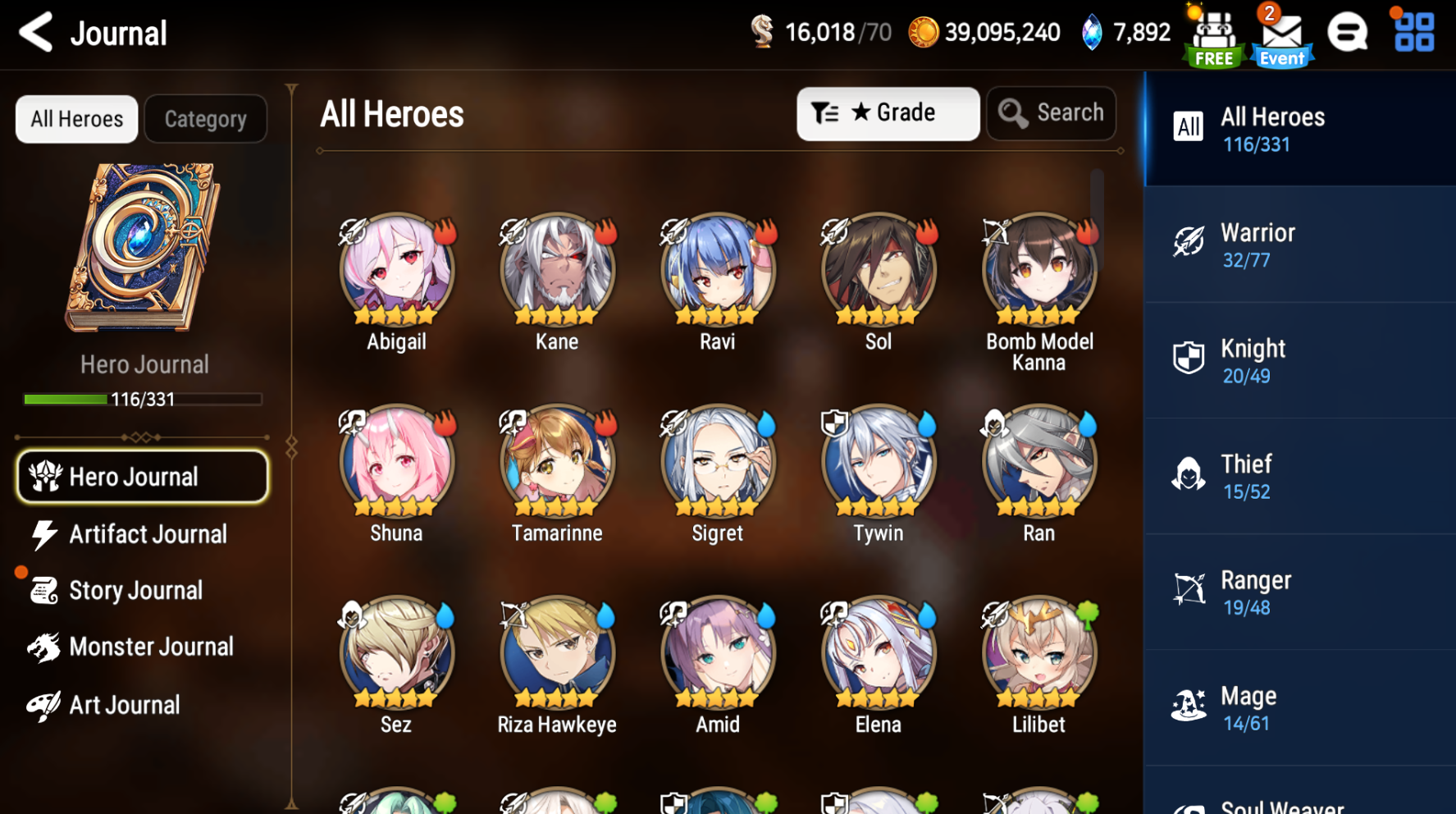The width and height of the screenshot is (1456, 814).
Task: Switch hero list view to Category
Action: coord(205,118)
